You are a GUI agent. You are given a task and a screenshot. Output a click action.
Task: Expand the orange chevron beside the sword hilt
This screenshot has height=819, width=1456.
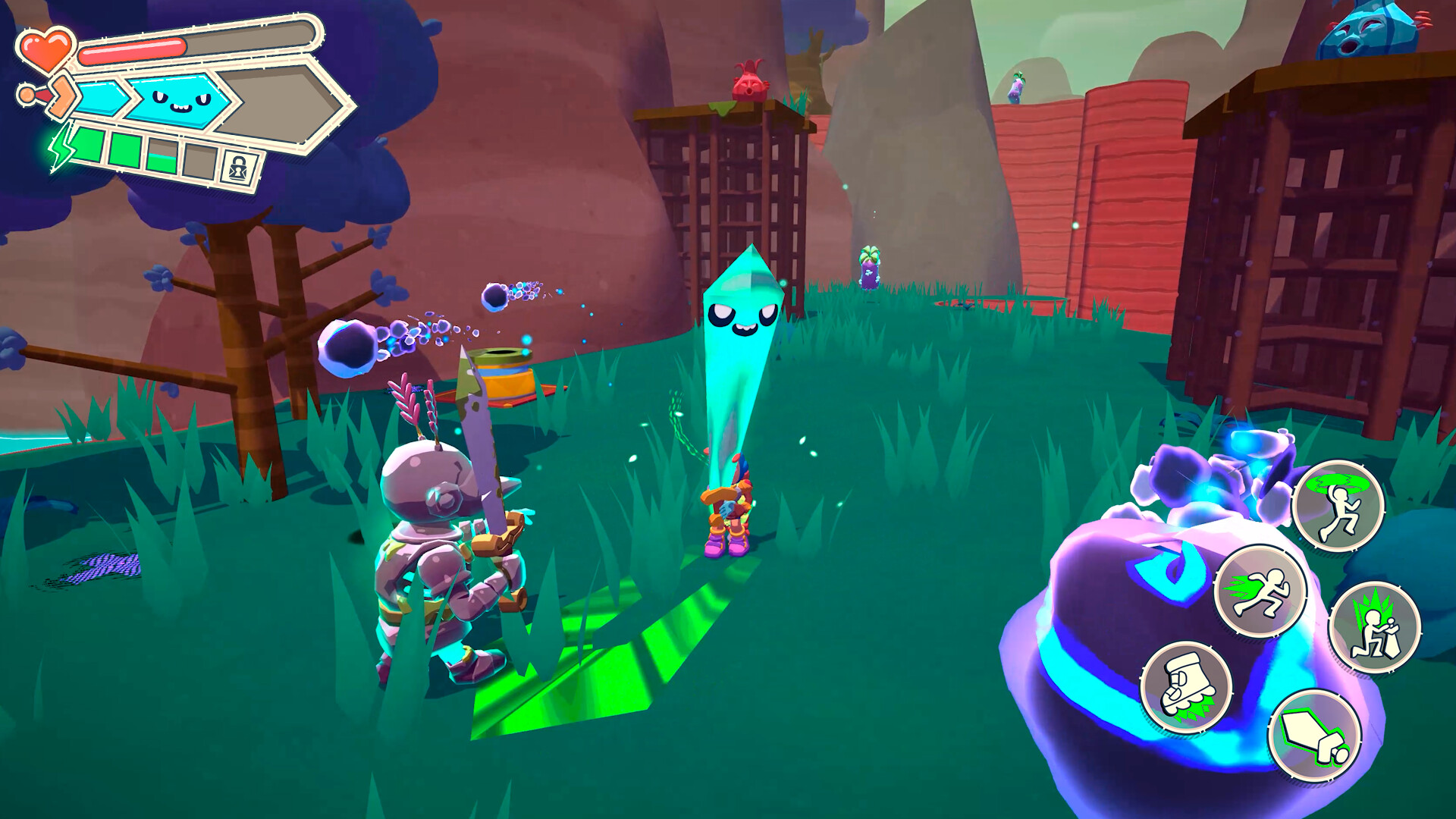[x=64, y=96]
